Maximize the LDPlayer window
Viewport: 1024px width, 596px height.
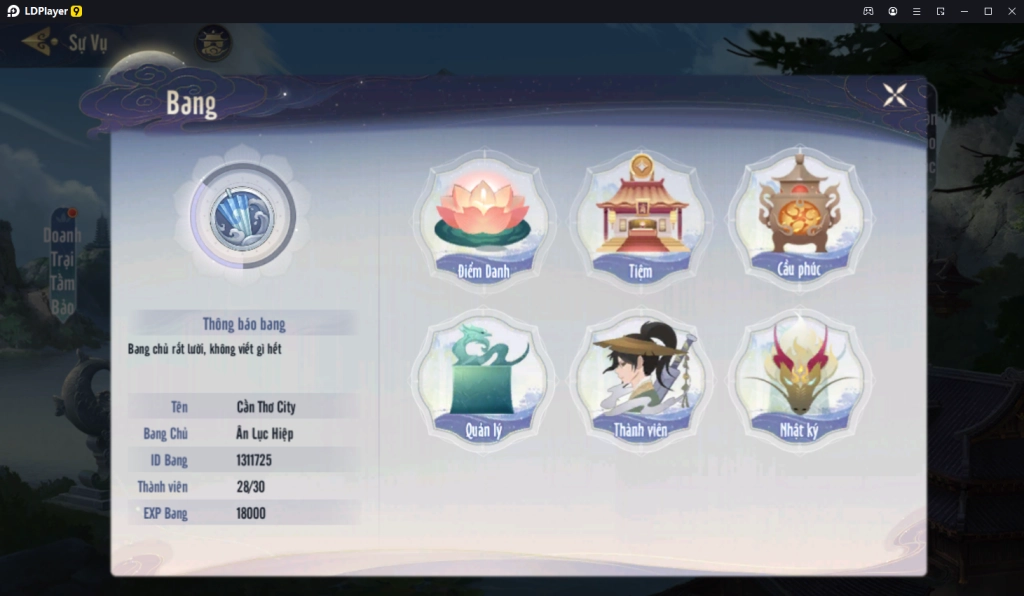point(988,11)
